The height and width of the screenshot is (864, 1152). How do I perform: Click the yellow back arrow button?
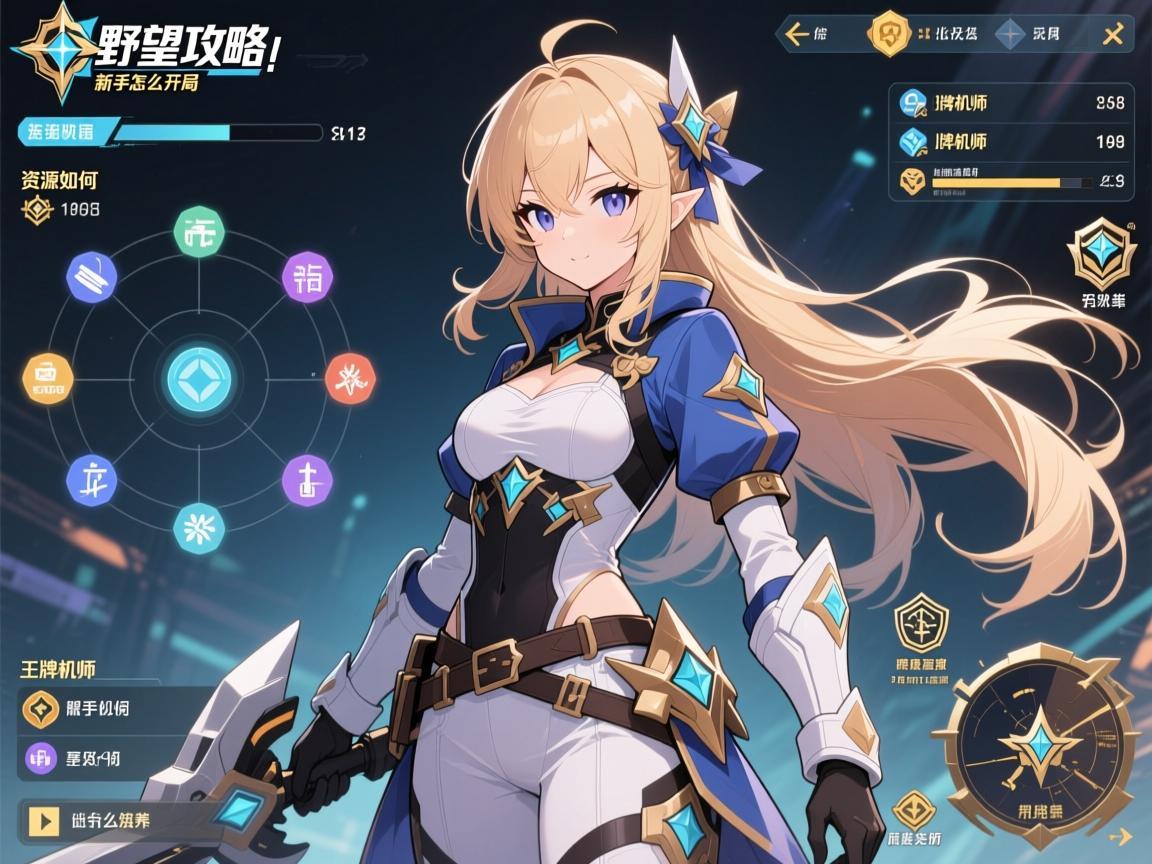click(x=798, y=35)
